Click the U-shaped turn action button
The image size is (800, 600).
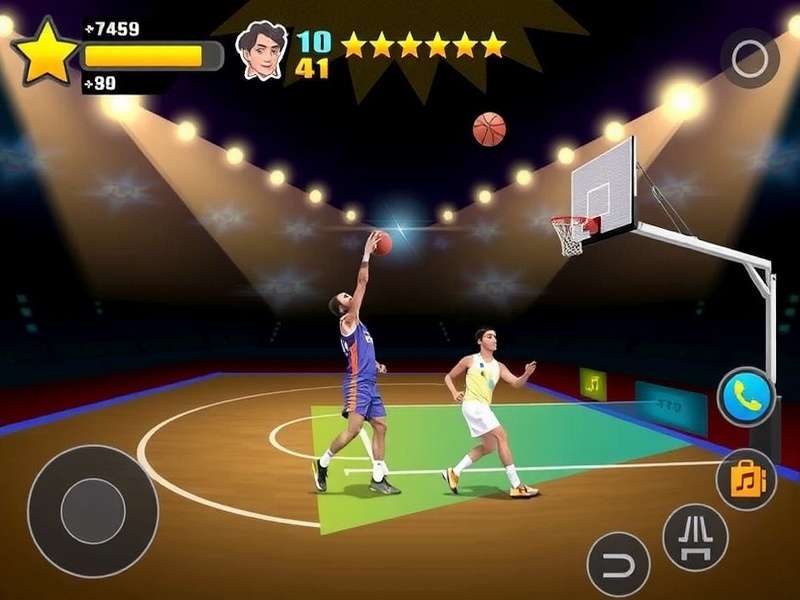pyautogui.click(x=618, y=564)
